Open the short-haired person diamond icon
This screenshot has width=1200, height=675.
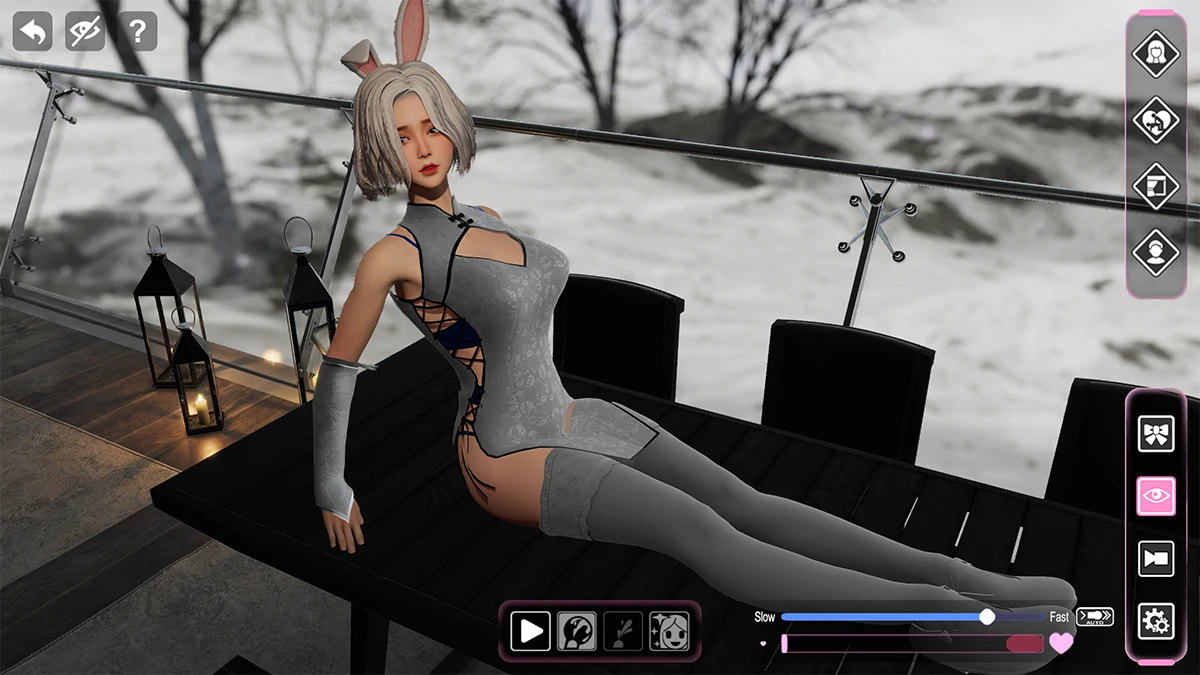1156,252
